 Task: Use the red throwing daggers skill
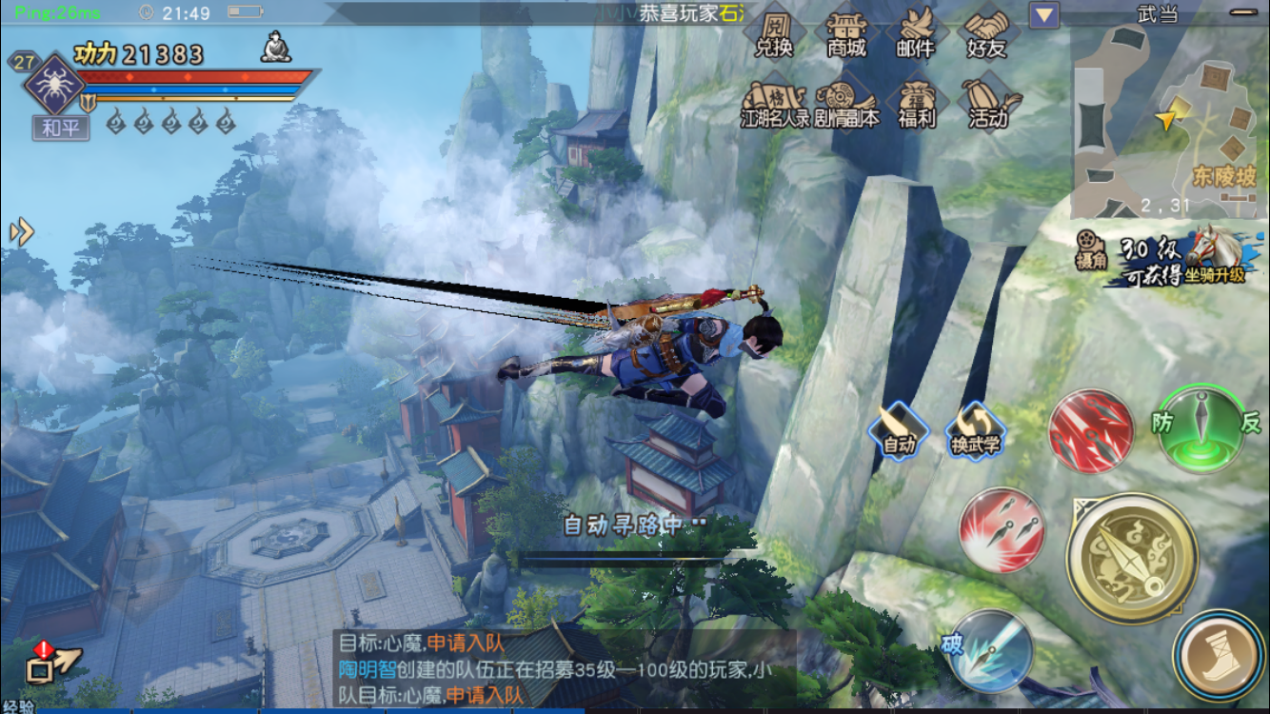click(1001, 529)
